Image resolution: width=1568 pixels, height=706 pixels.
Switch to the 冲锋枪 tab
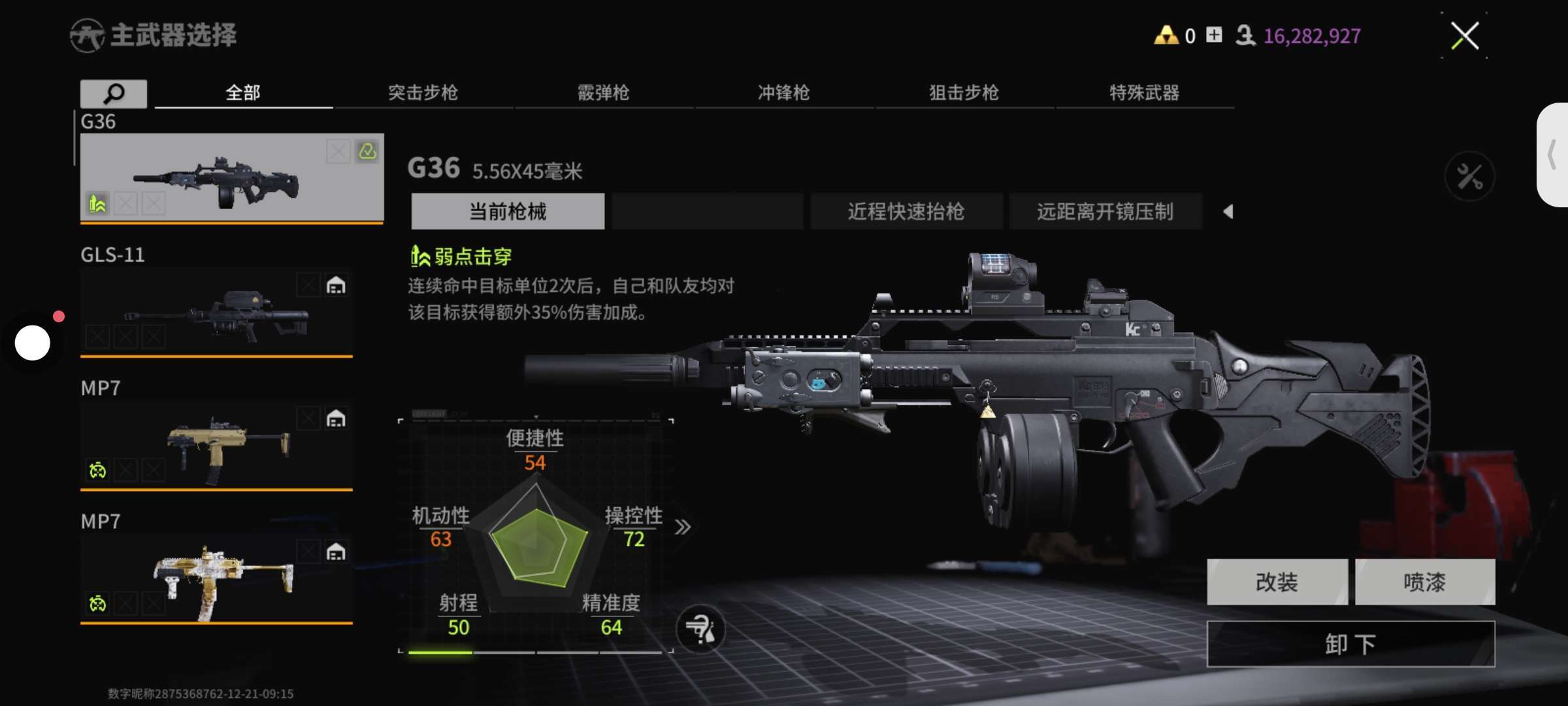(783, 93)
